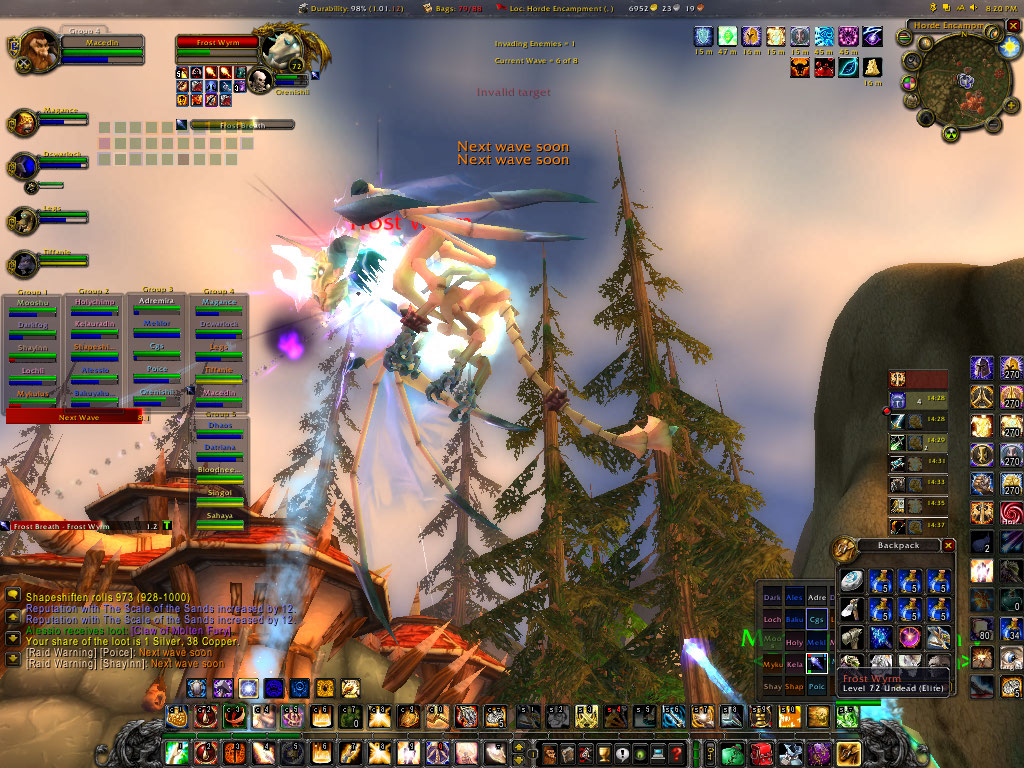
Task: Select the white rune stone in Backpack
Action: (852, 582)
